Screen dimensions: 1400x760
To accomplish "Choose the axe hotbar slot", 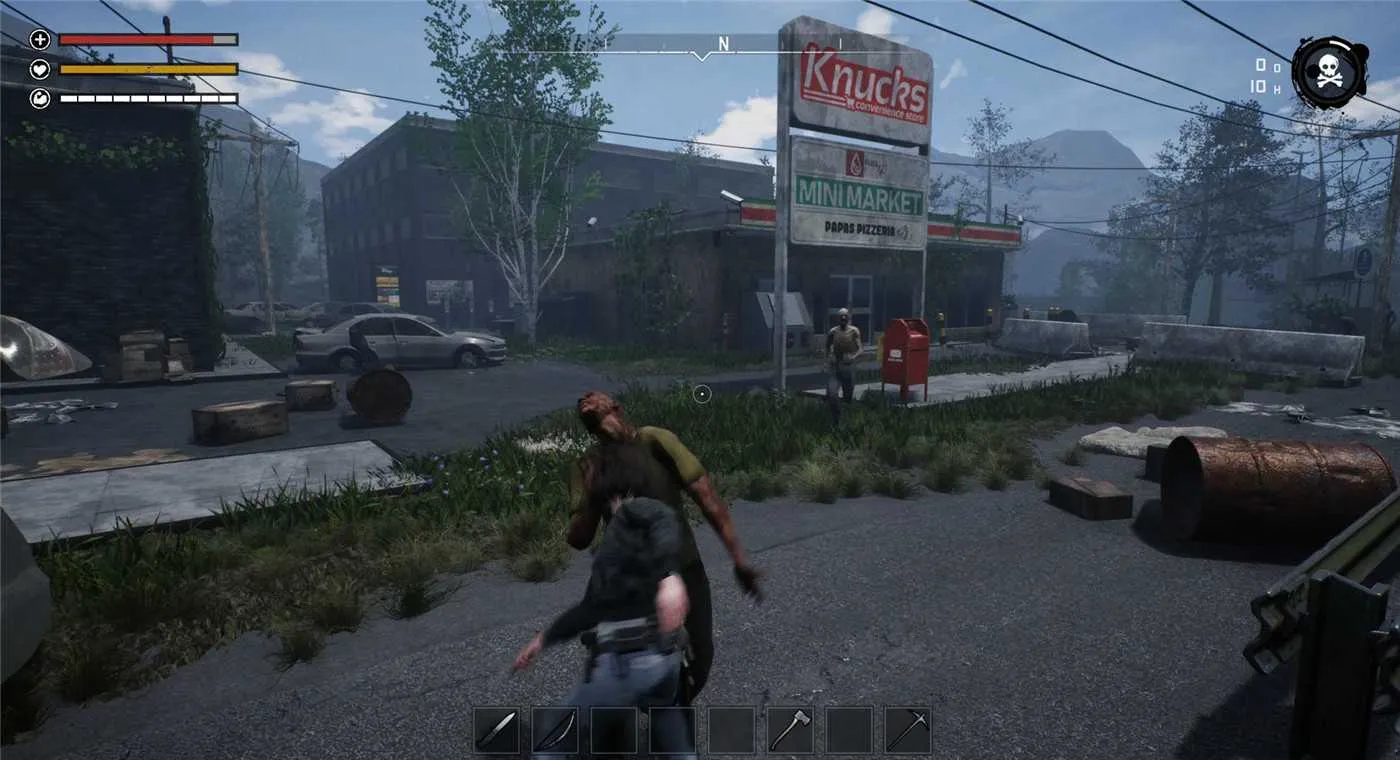I will coord(790,730).
